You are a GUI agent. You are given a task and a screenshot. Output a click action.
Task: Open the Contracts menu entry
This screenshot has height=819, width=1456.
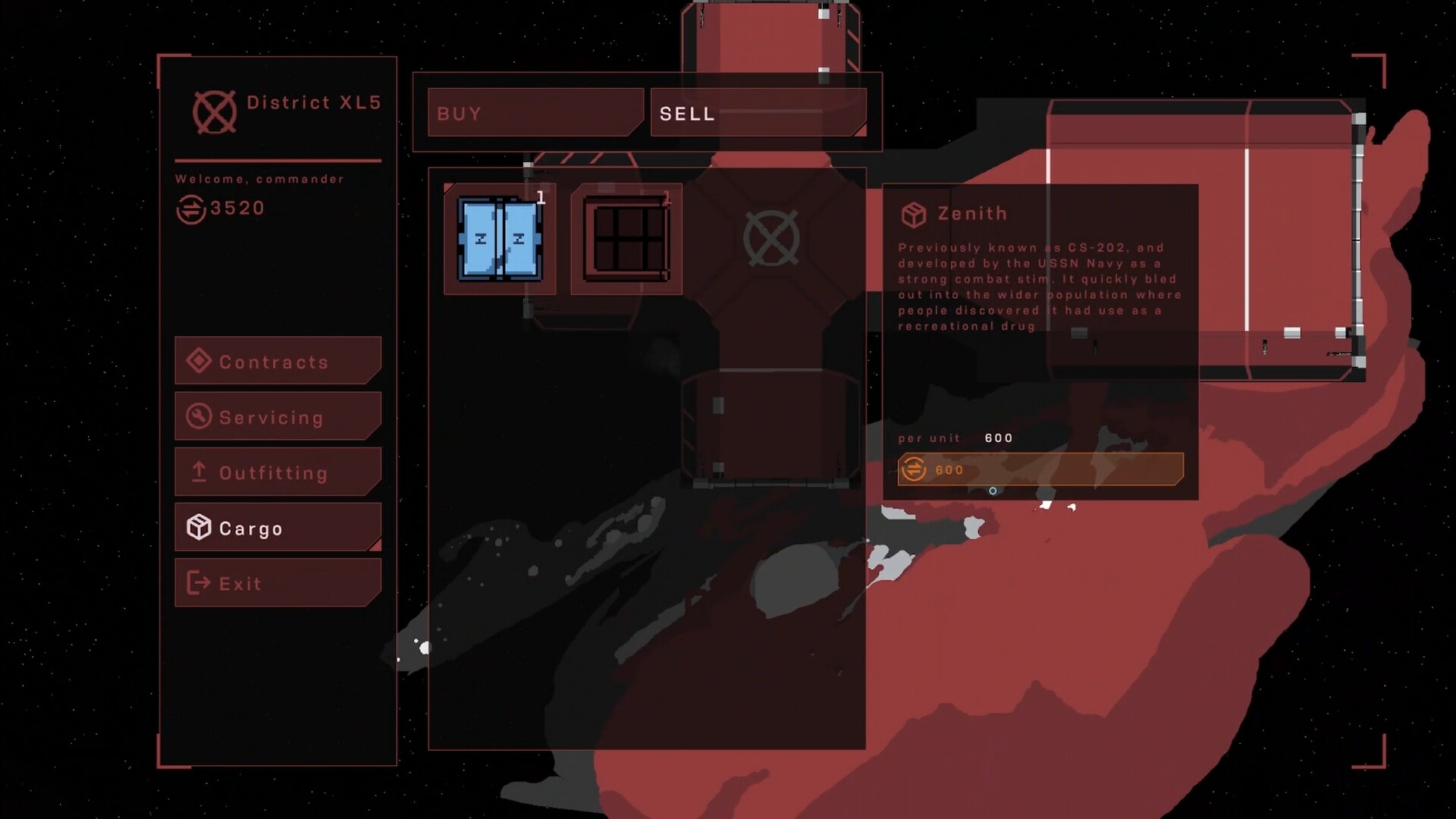click(x=277, y=361)
